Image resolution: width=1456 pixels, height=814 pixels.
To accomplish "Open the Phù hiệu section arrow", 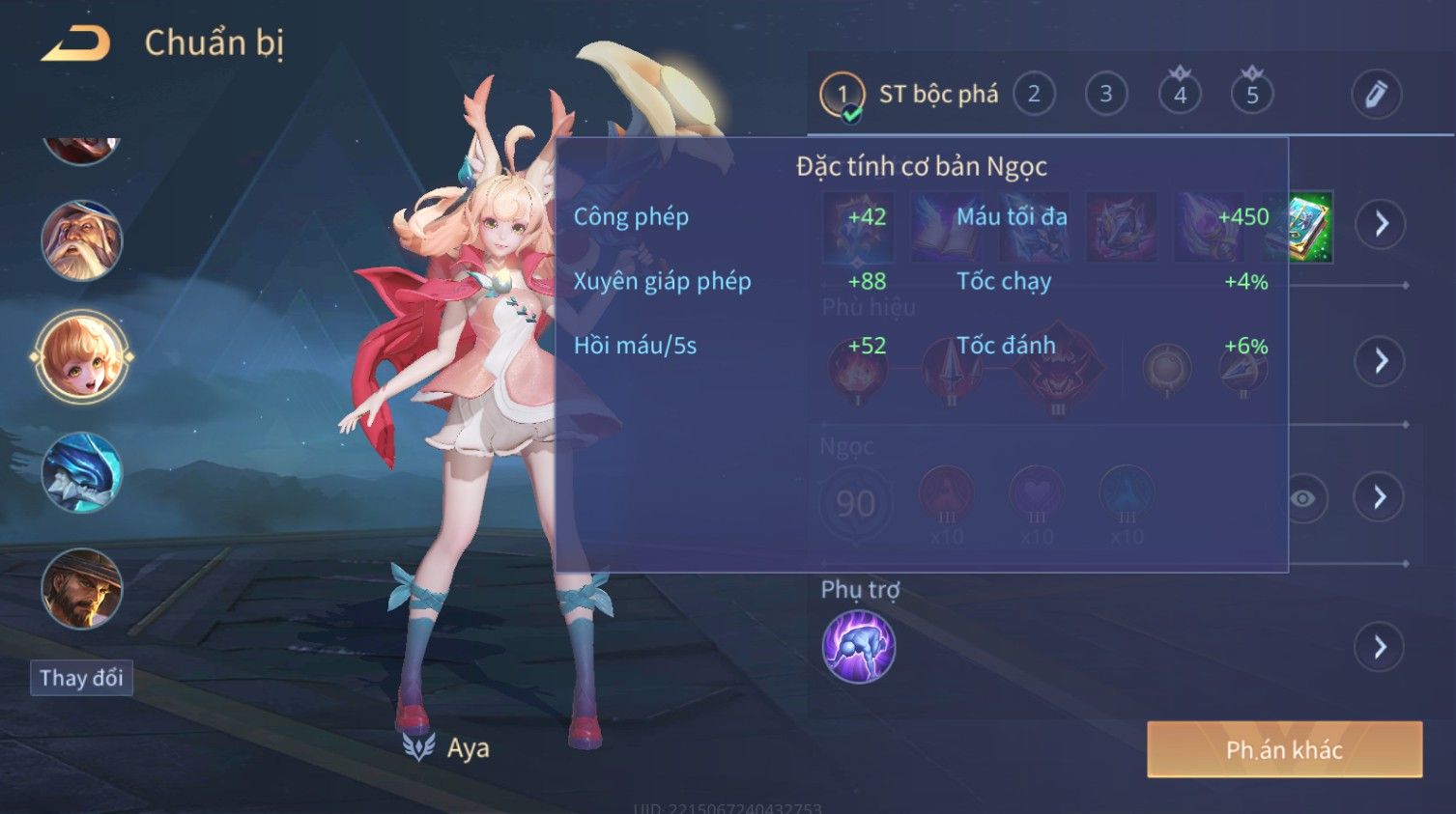I will tap(1381, 361).
